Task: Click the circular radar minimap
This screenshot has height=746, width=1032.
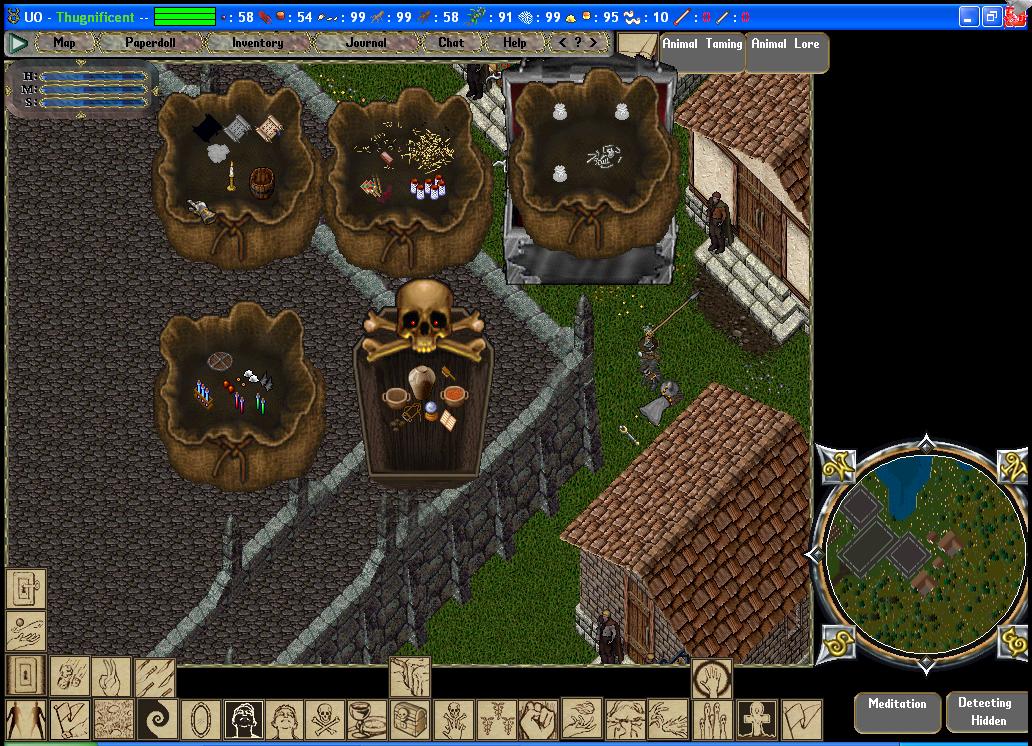Action: [x=925, y=553]
